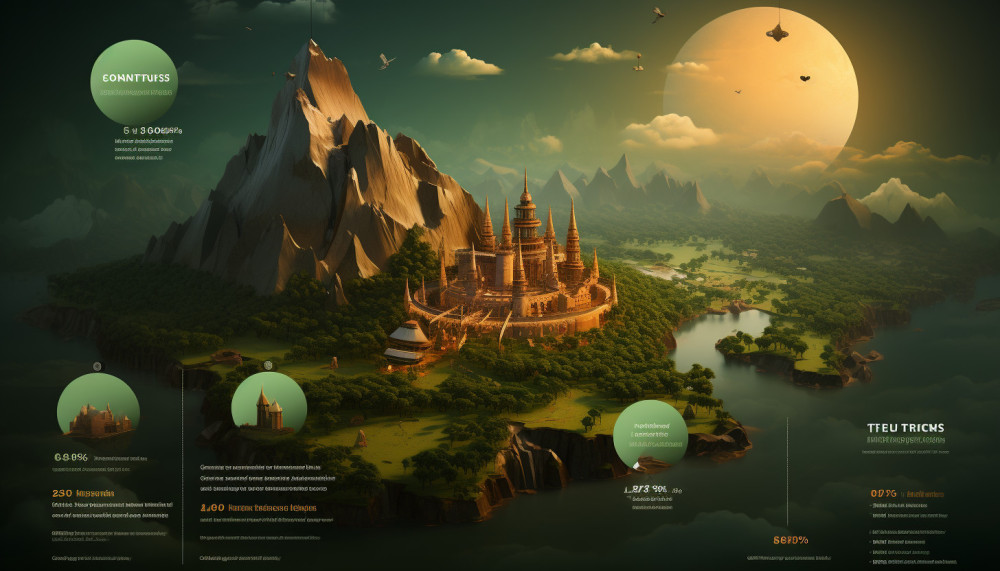Click the green CONNTTUSS circle
This screenshot has height=571, width=1000.
(134, 82)
